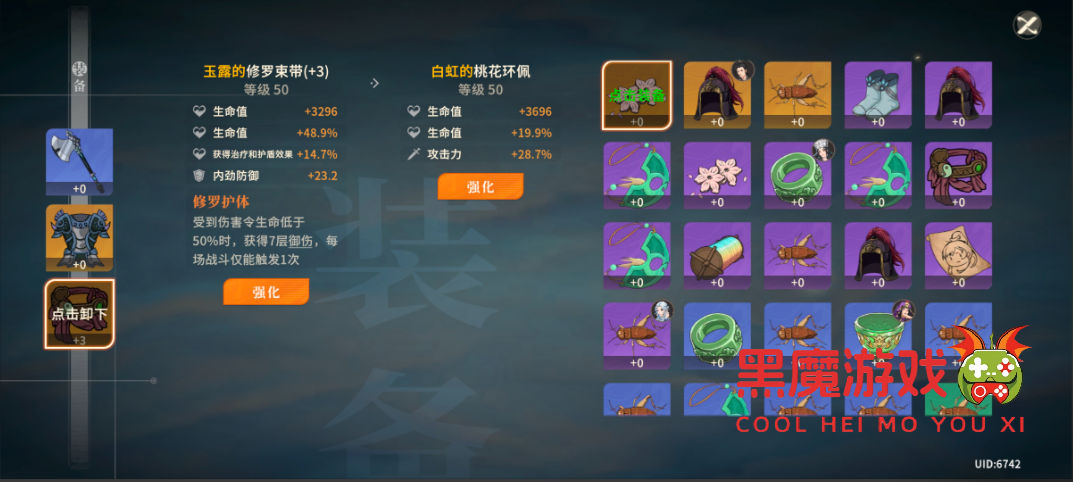Select the green jade bowl item
1073x482 pixels.
pos(877,335)
